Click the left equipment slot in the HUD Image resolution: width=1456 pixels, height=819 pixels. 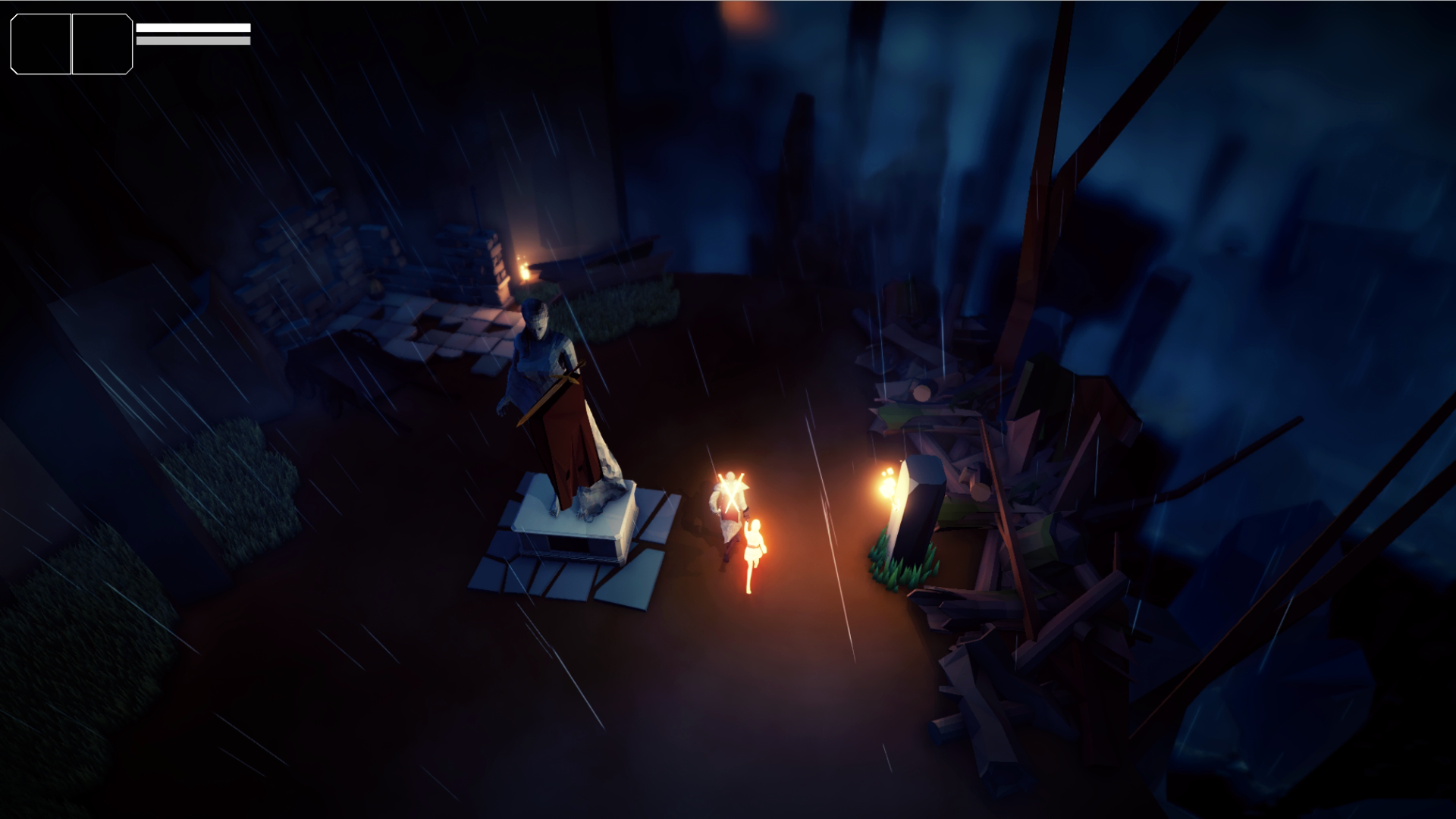39,43
